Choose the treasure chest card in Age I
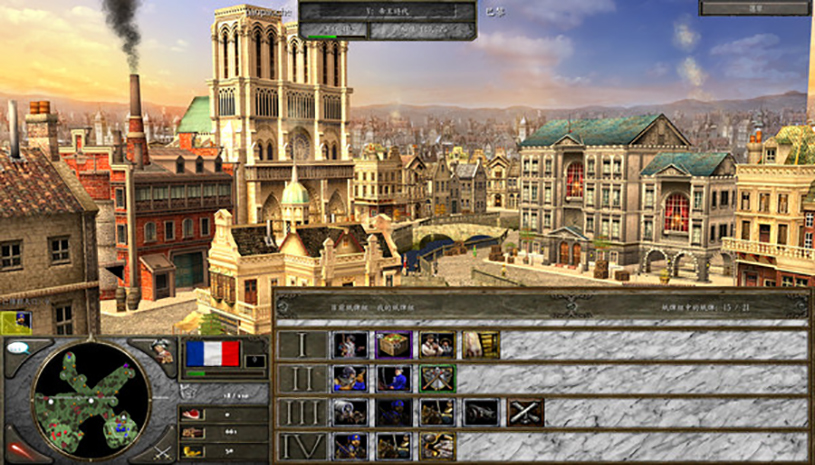This screenshot has height=465, width=815. 393,345
